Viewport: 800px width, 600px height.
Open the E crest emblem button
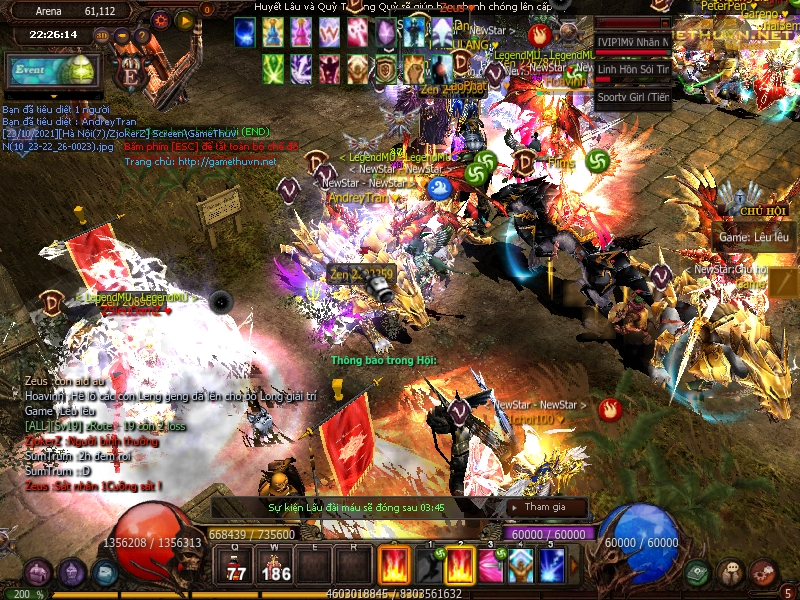click(x=129, y=73)
